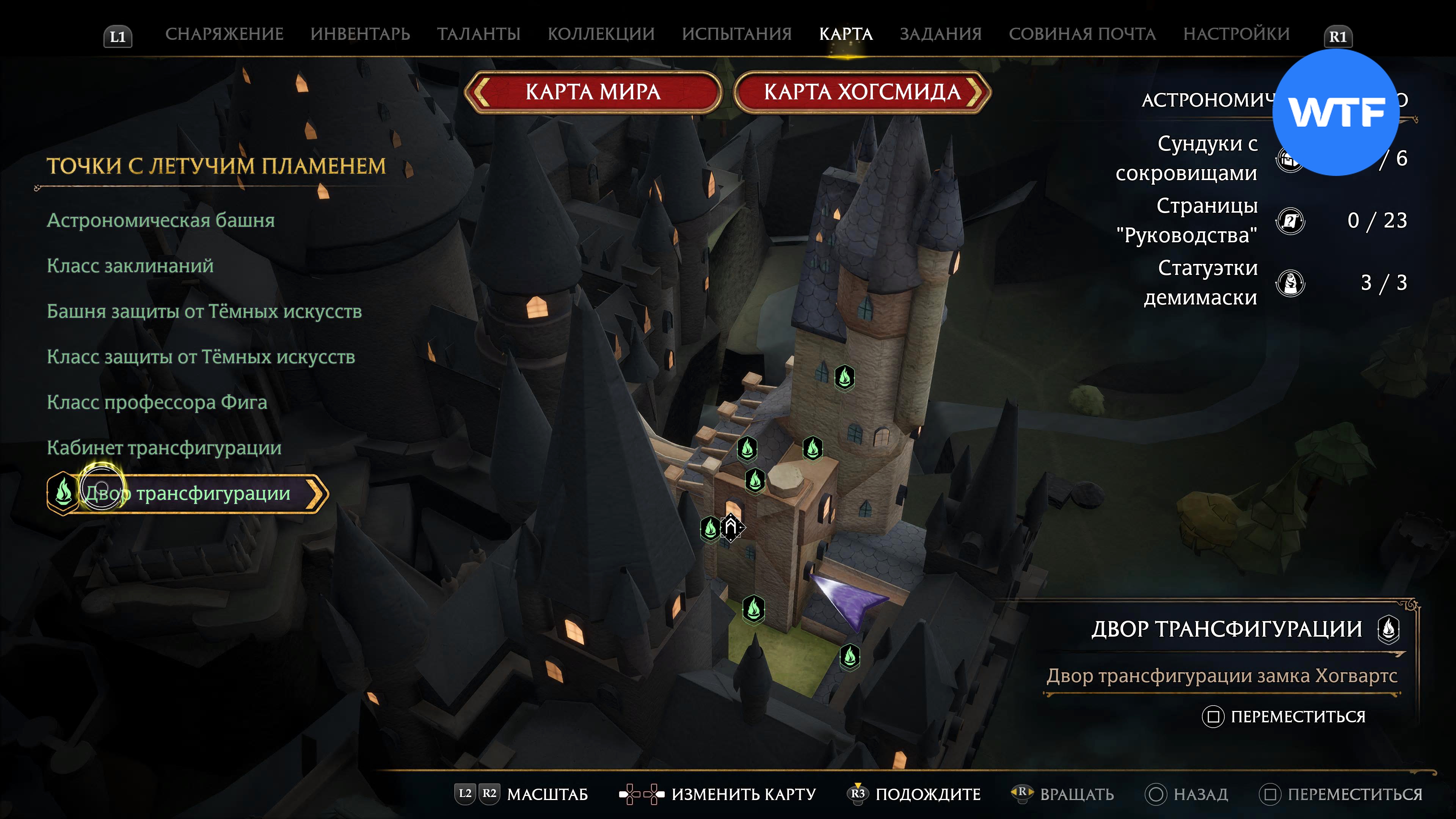Open the Совиная почта tab
The image size is (1456, 819).
click(x=1082, y=34)
